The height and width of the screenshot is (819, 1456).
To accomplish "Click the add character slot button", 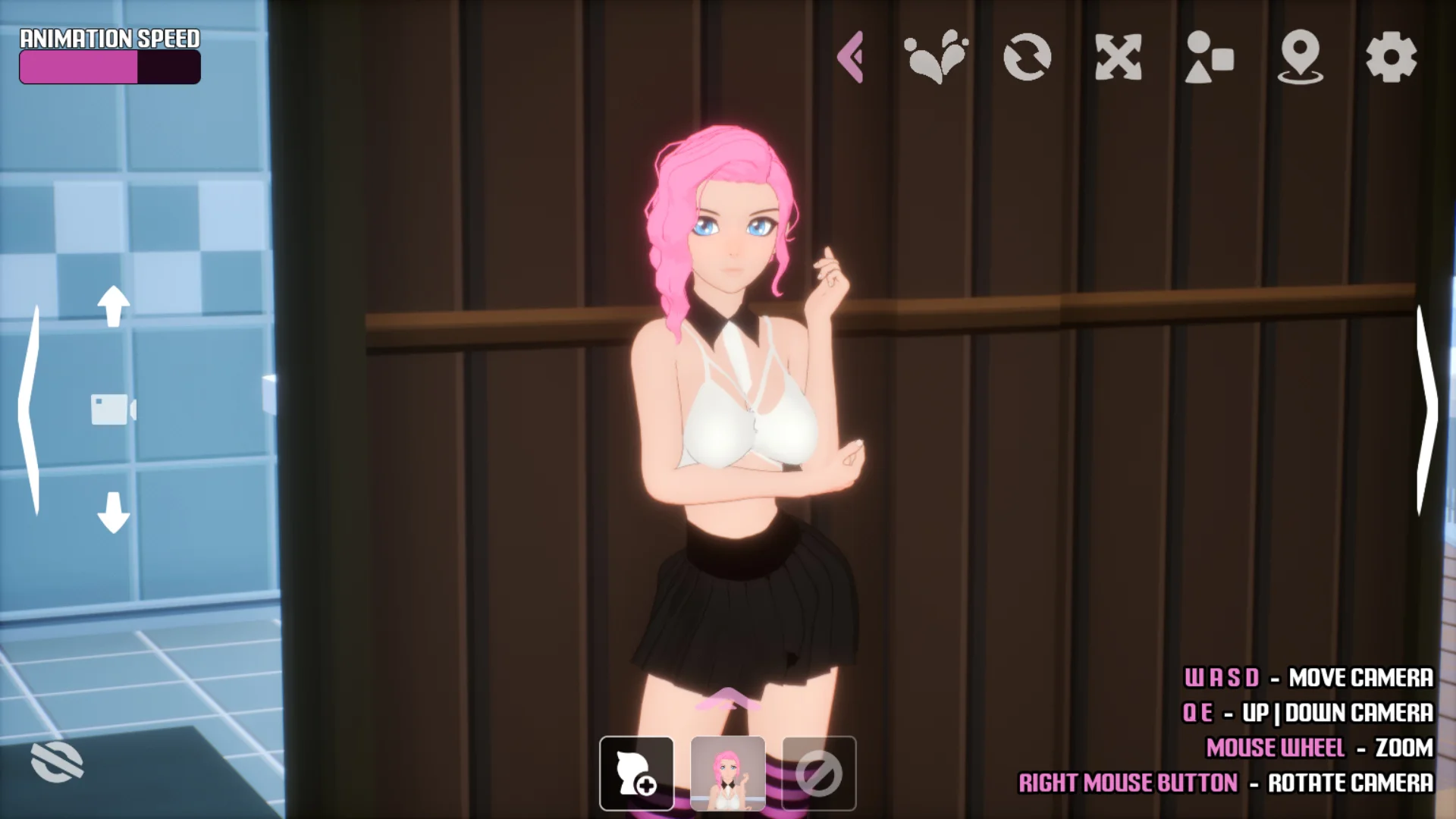I will [x=636, y=773].
